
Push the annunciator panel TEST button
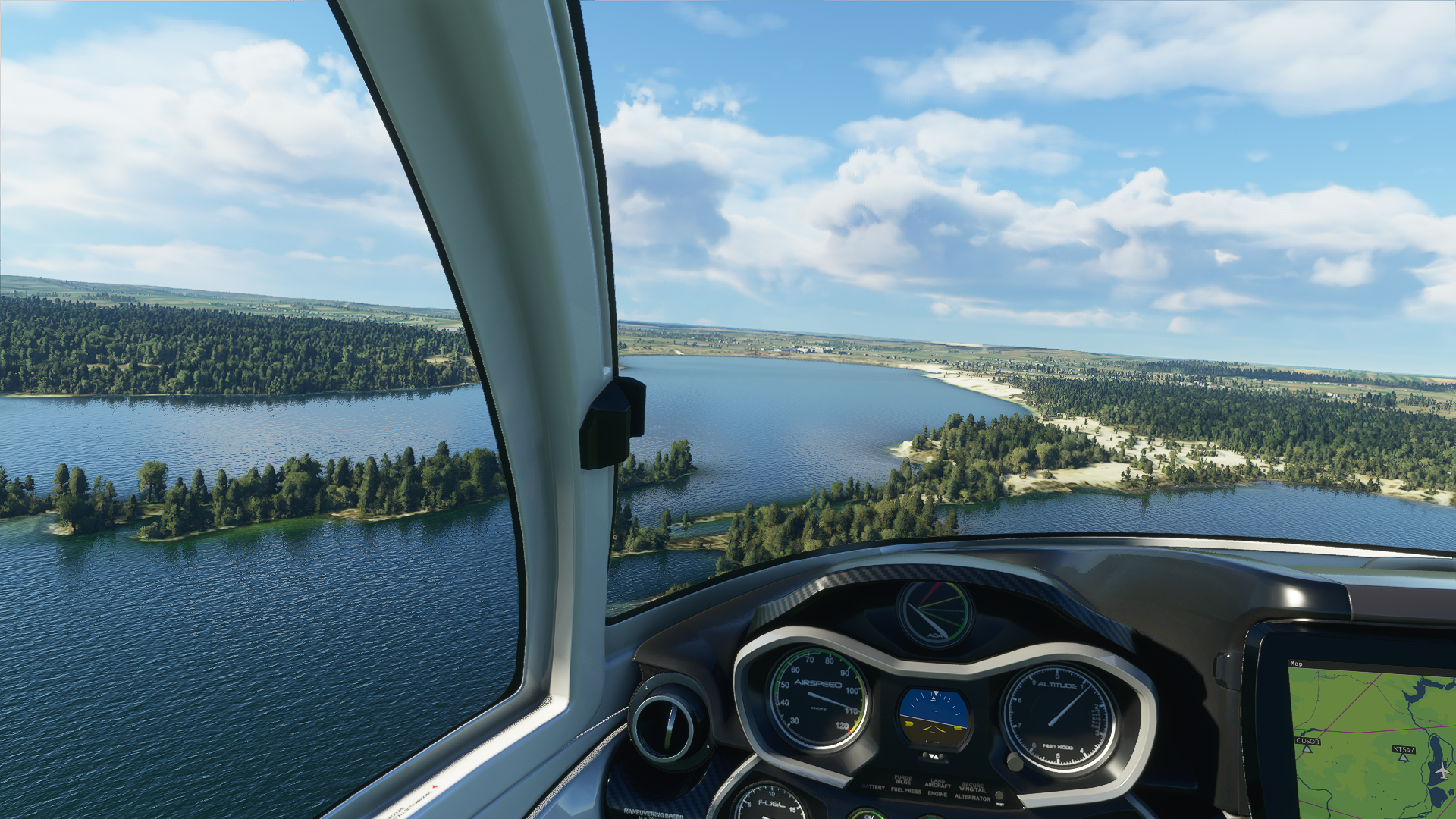coord(999,796)
